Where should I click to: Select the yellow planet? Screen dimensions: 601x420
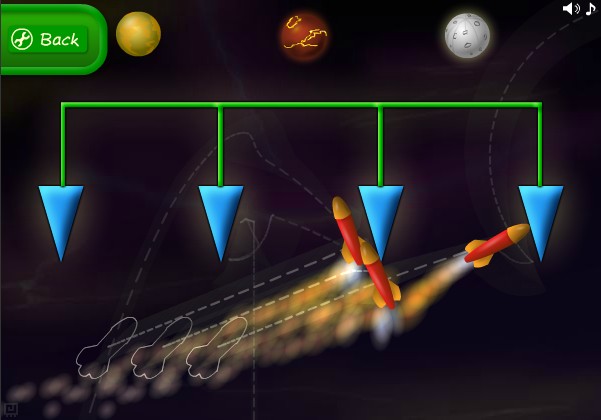pos(138,34)
